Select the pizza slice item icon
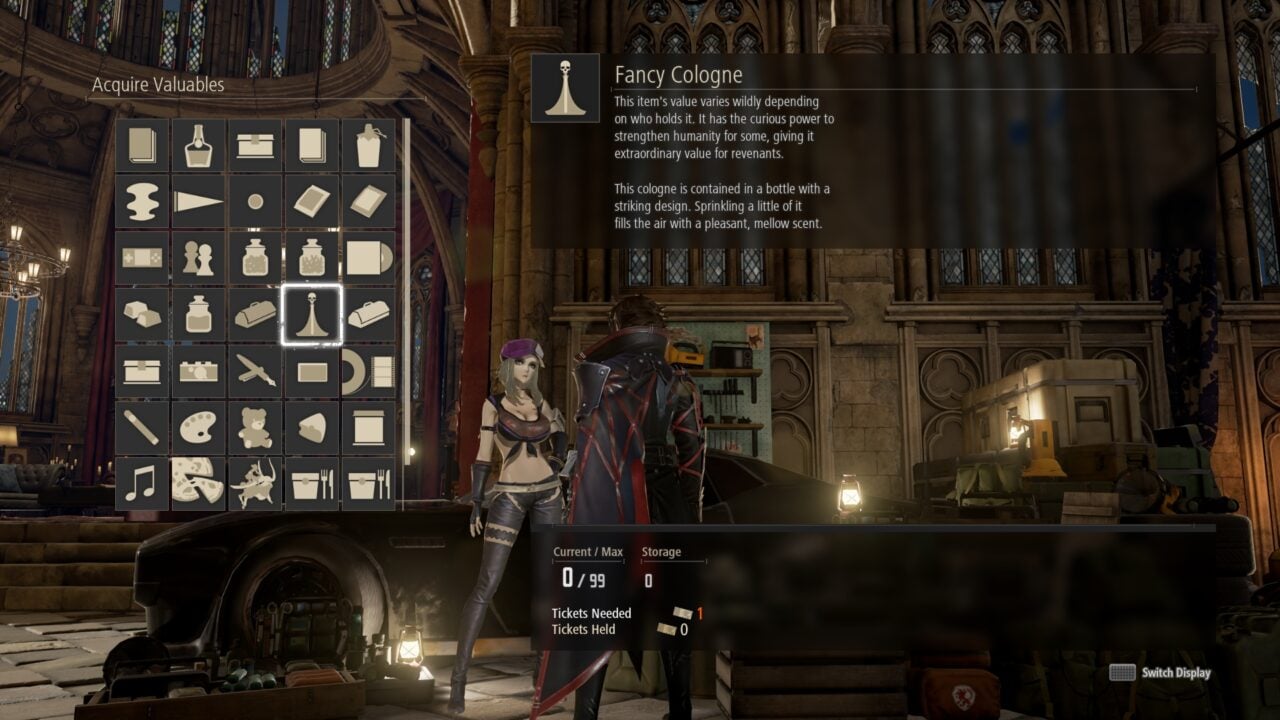This screenshot has width=1280, height=720. (199, 481)
